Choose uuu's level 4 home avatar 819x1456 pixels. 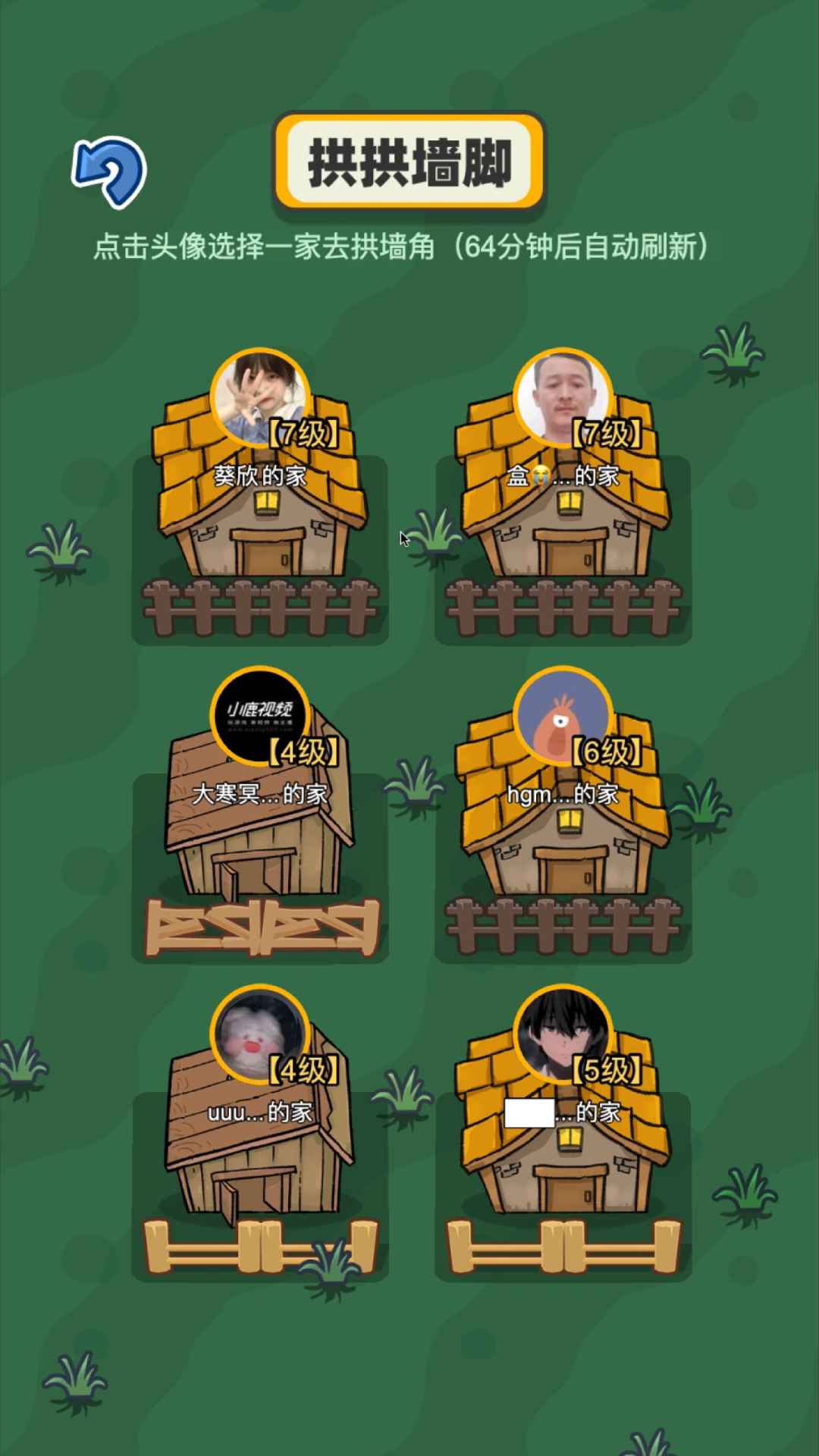pyautogui.click(x=259, y=1035)
